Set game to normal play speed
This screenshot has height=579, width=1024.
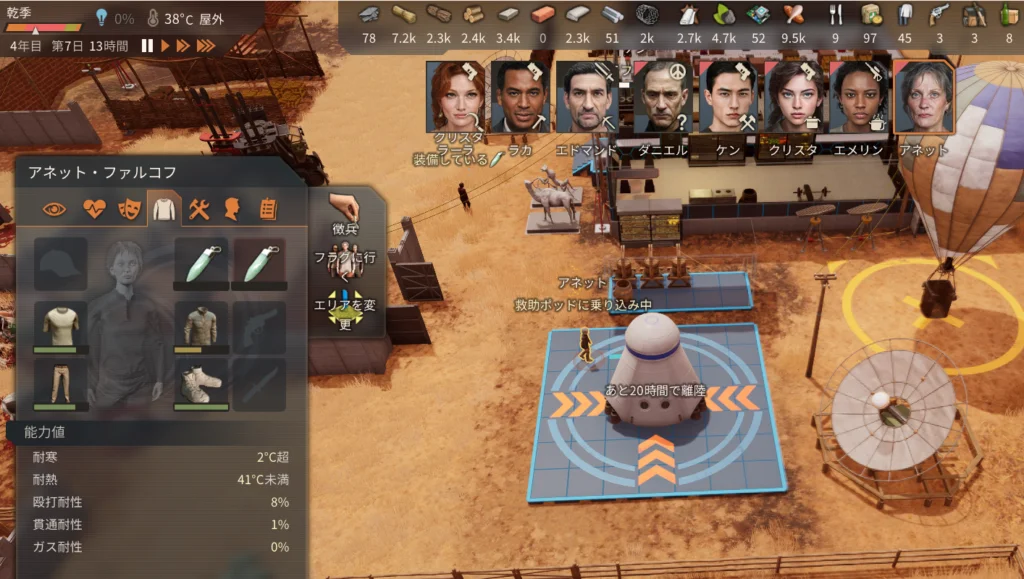coord(164,45)
